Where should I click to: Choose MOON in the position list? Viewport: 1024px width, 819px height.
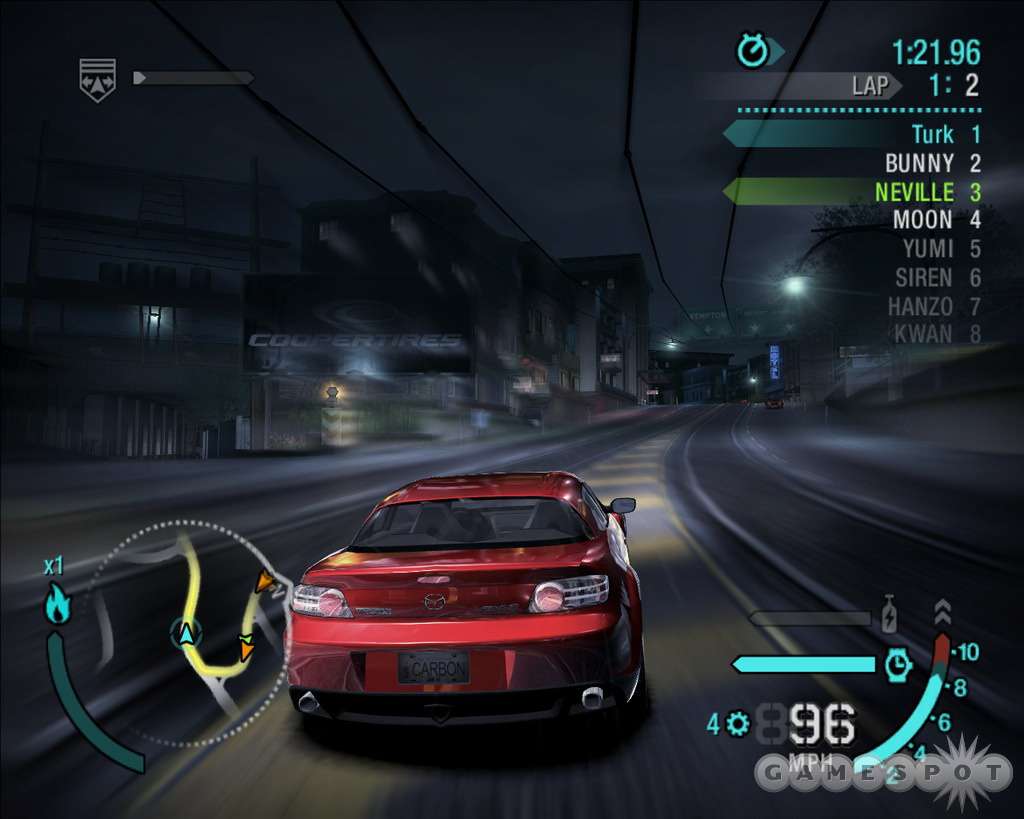coord(923,219)
